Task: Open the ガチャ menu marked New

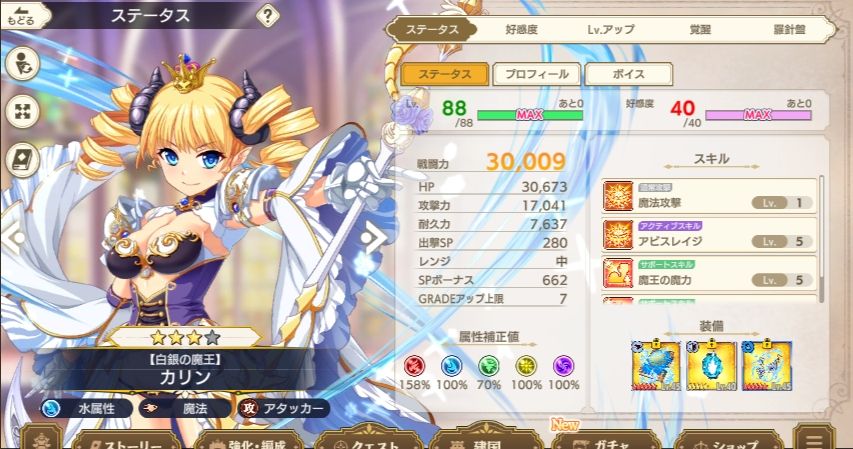Action: click(605, 441)
